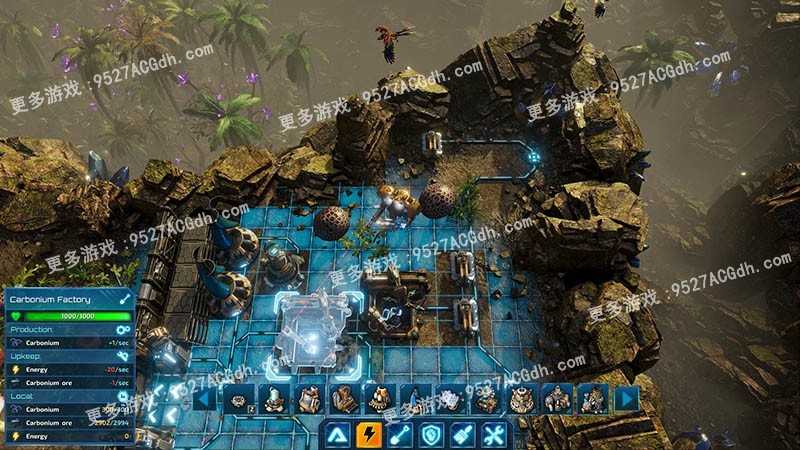This screenshot has height=450, width=800.
Task: Show more buildings with the right arrow
Action: (x=627, y=399)
